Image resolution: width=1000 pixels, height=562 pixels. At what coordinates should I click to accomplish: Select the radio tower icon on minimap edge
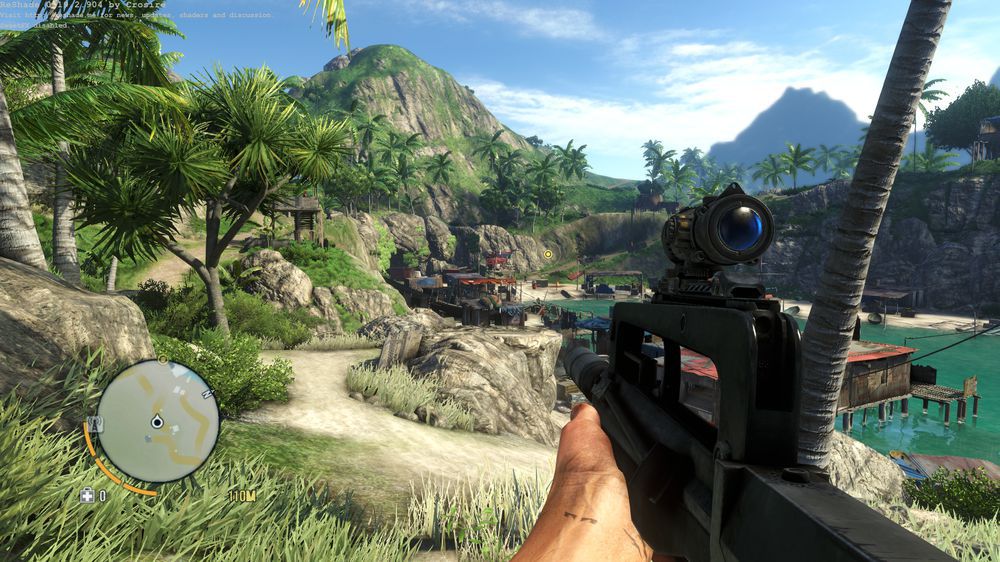[x=95, y=423]
